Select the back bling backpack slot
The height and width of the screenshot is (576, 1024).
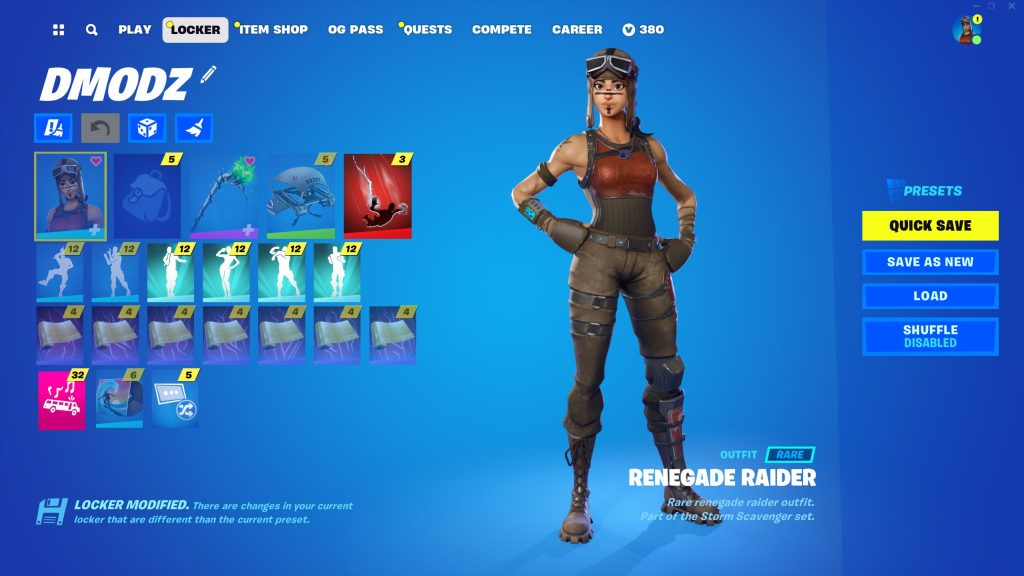click(x=146, y=196)
